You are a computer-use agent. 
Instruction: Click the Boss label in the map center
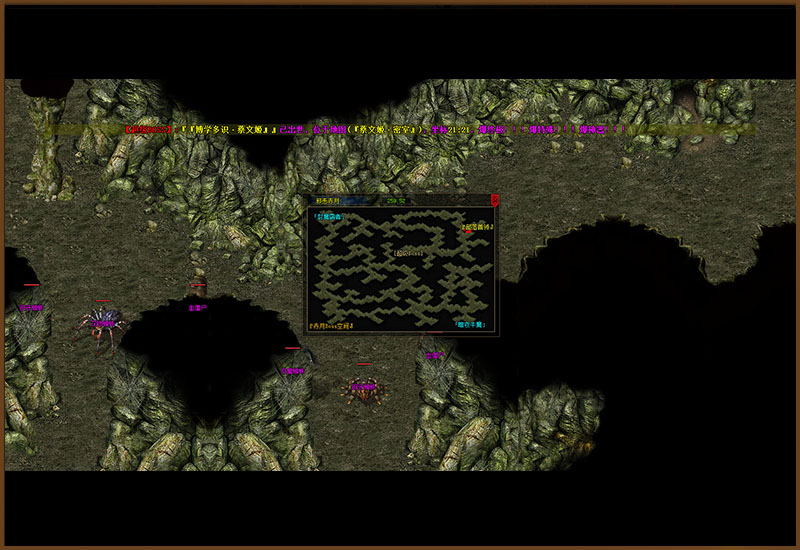coord(407,253)
